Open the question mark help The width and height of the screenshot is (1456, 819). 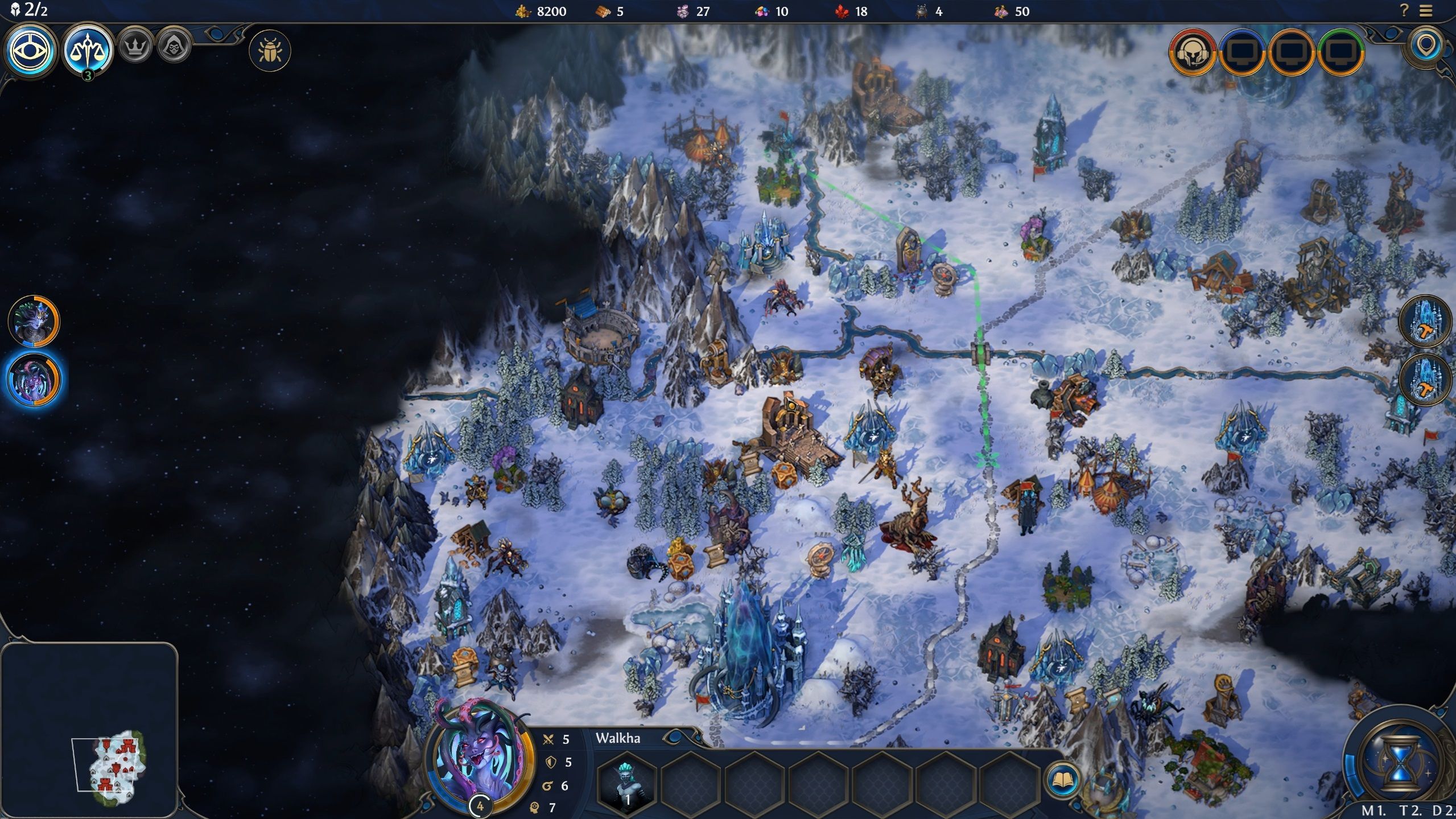click(x=1404, y=10)
